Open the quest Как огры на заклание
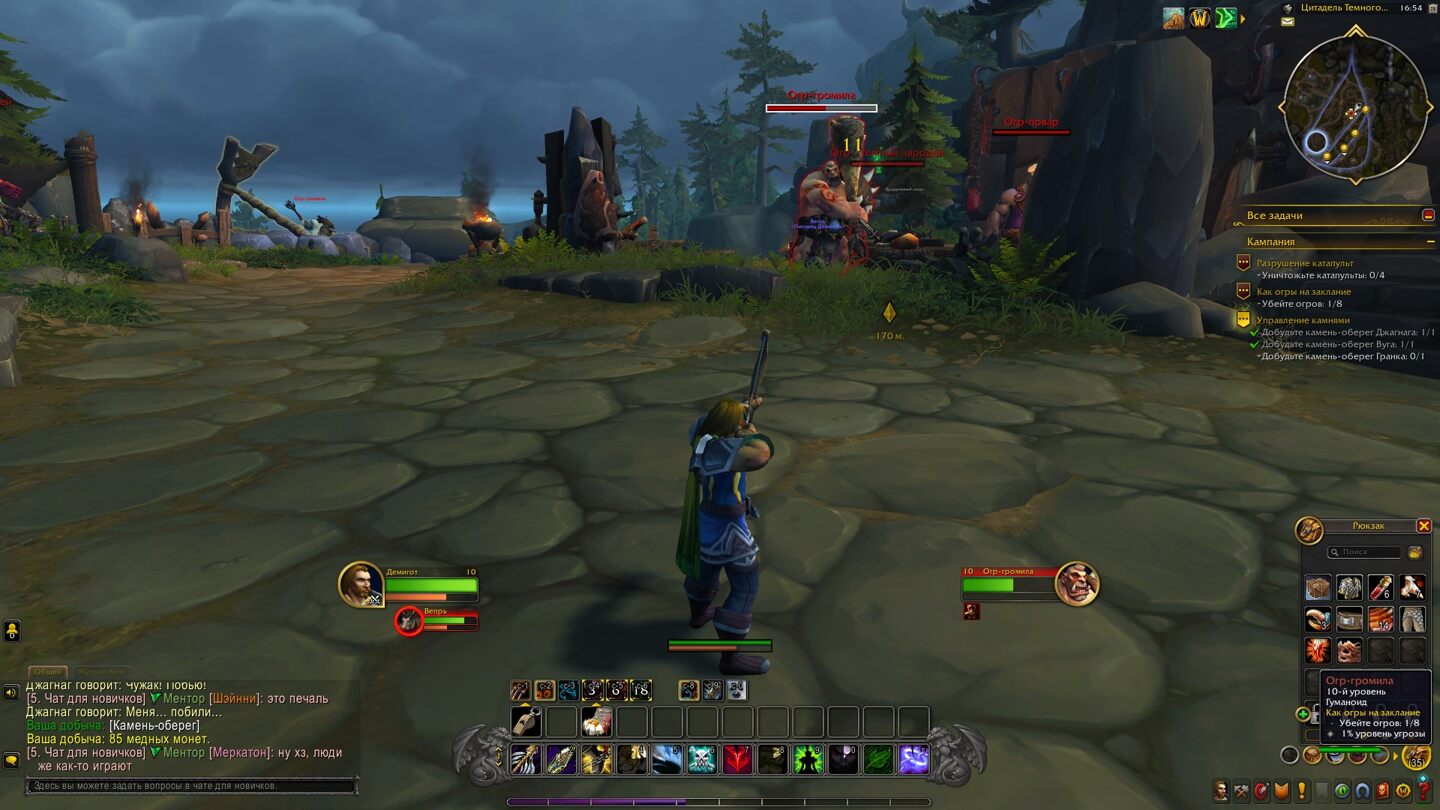Image resolution: width=1440 pixels, height=810 pixels. 1303,292
